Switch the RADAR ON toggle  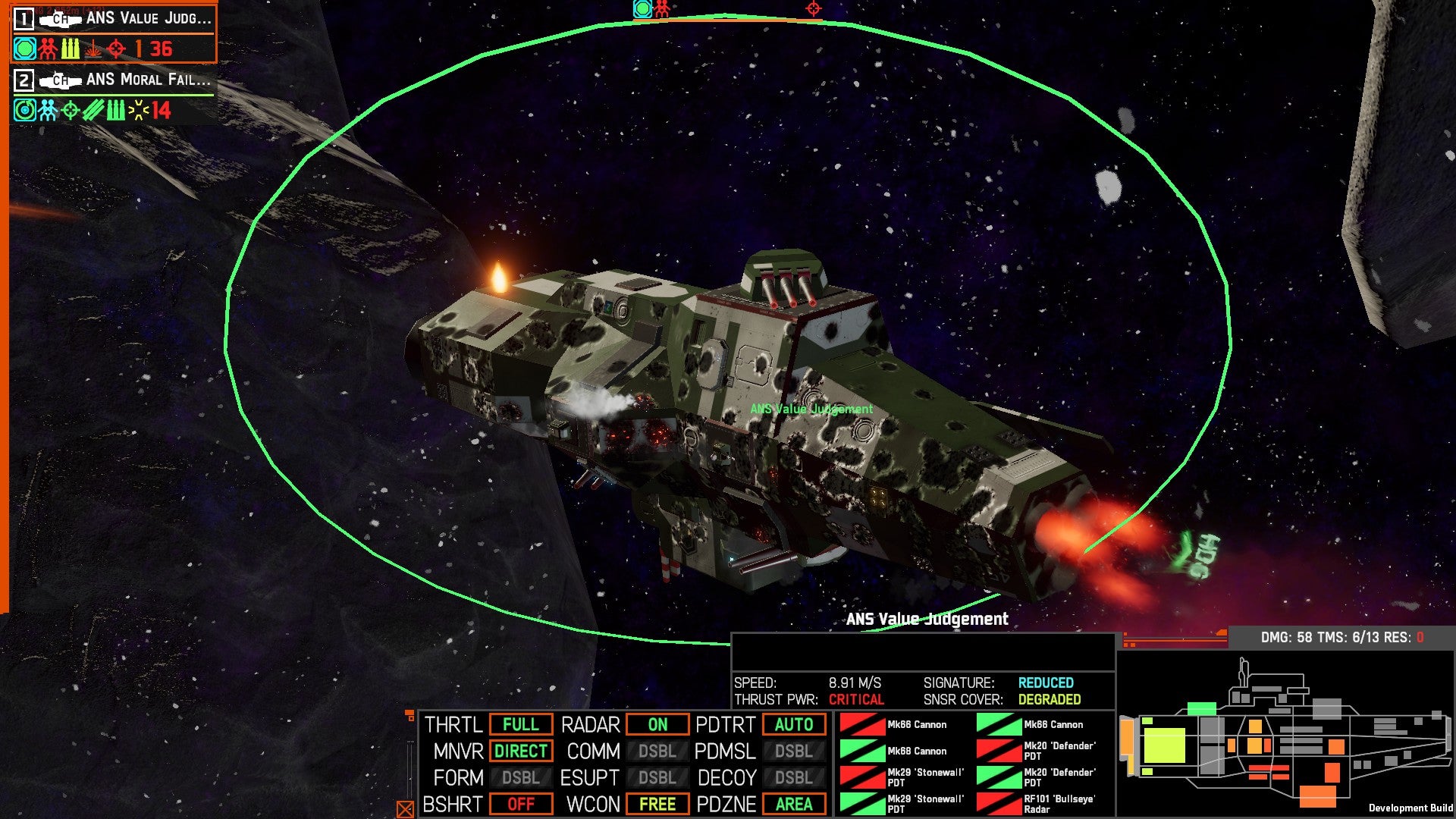click(657, 725)
